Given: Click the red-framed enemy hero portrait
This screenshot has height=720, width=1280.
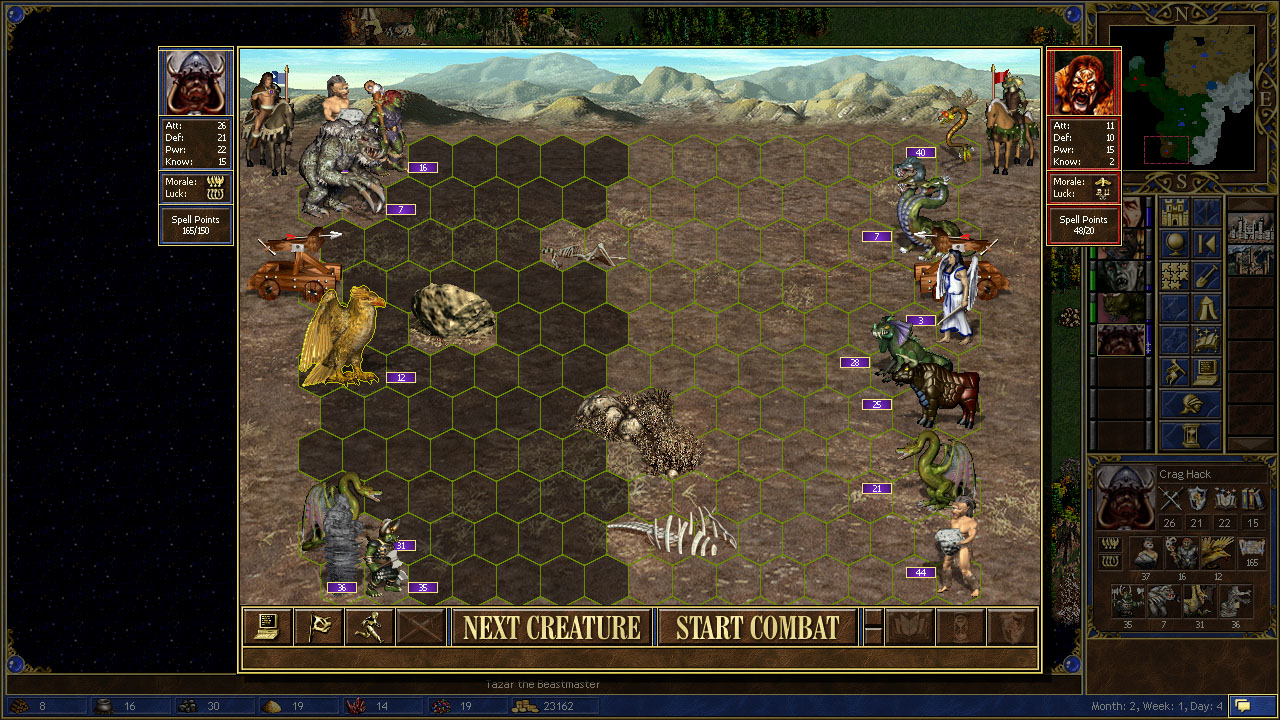Looking at the screenshot, I should 1084,82.
